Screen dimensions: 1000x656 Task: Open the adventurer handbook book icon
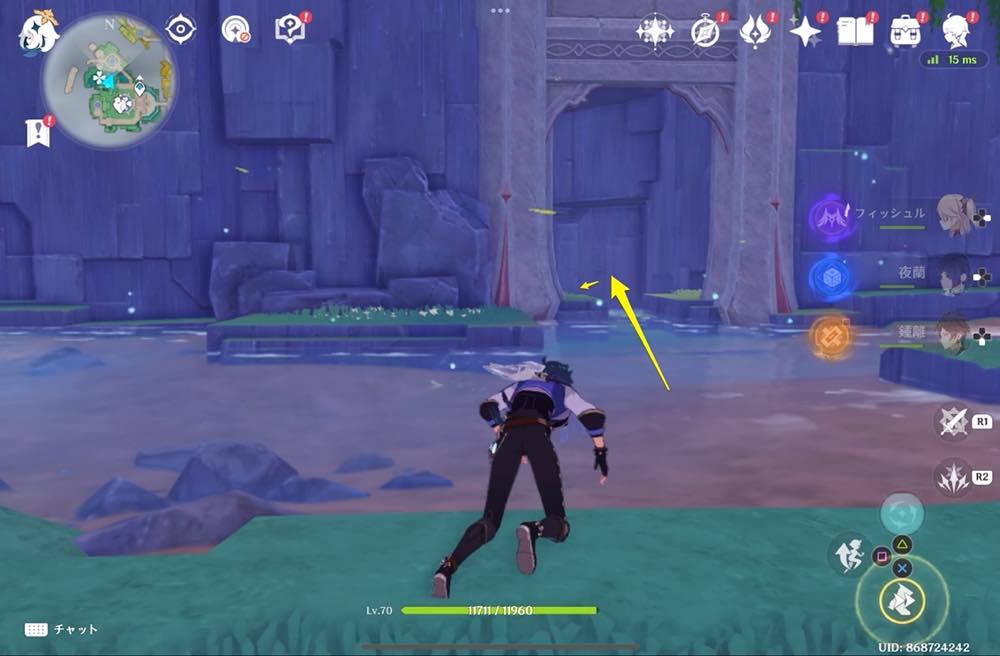pos(856,31)
